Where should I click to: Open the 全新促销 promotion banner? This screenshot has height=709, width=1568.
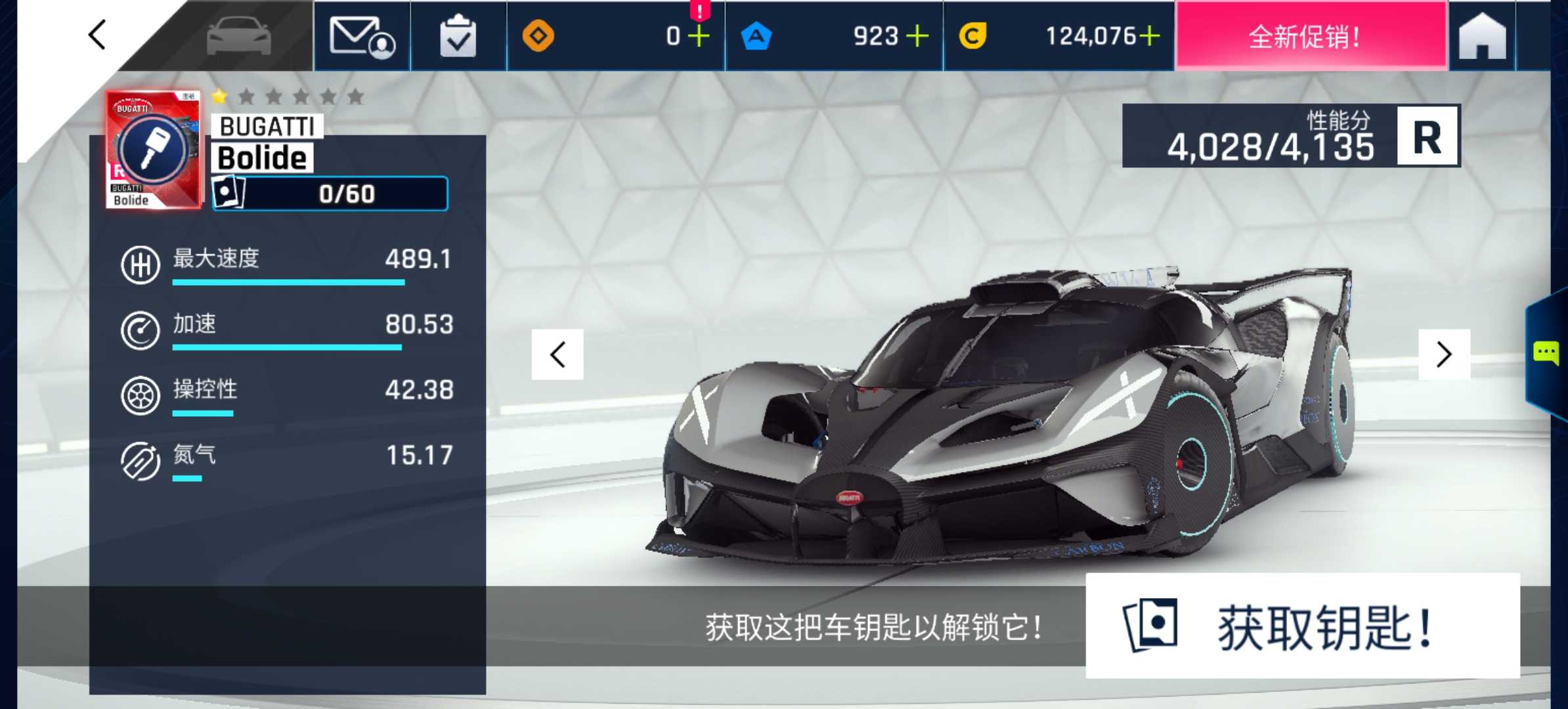coord(1311,36)
